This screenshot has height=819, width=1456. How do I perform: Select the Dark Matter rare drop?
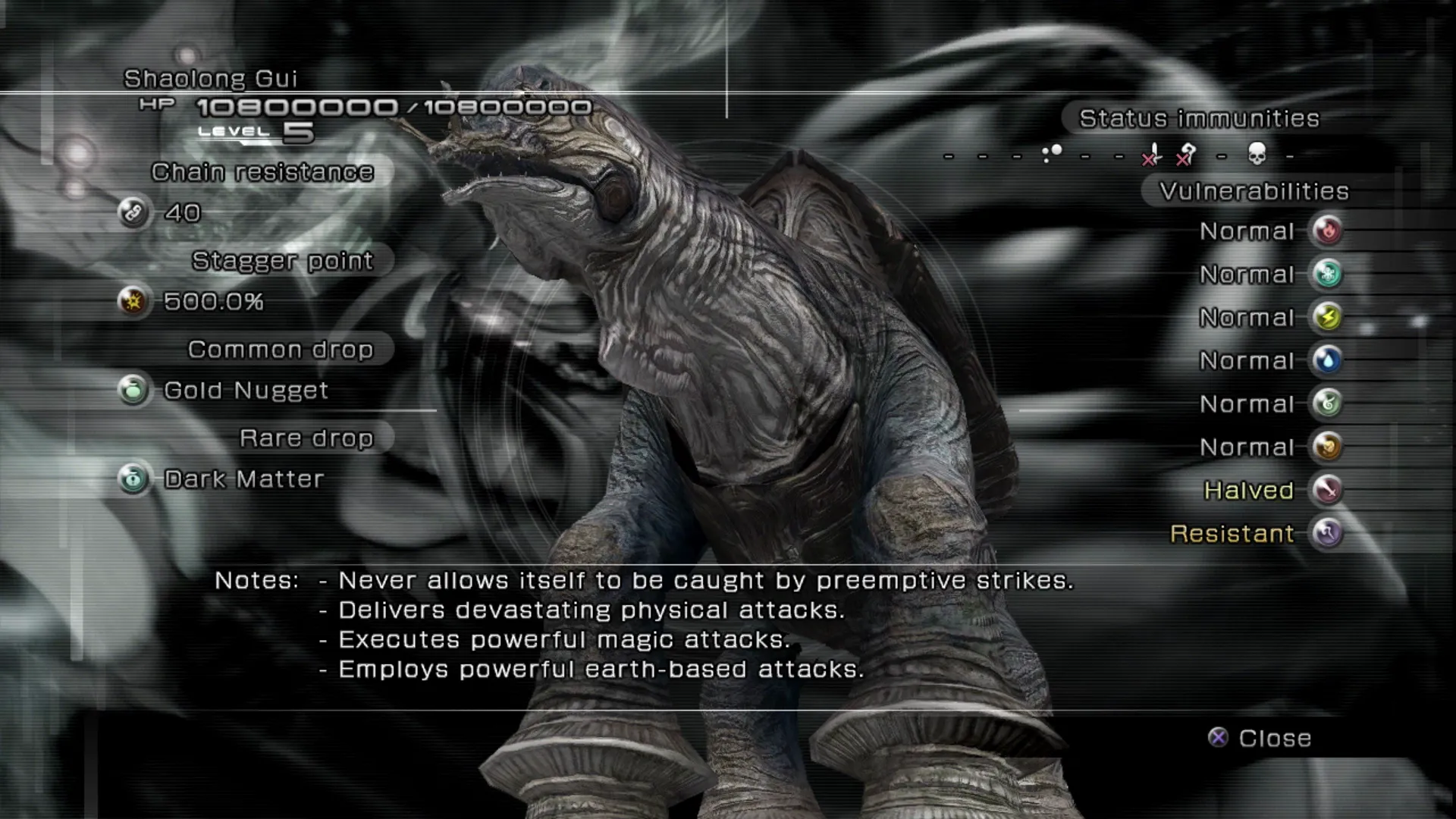click(x=243, y=479)
